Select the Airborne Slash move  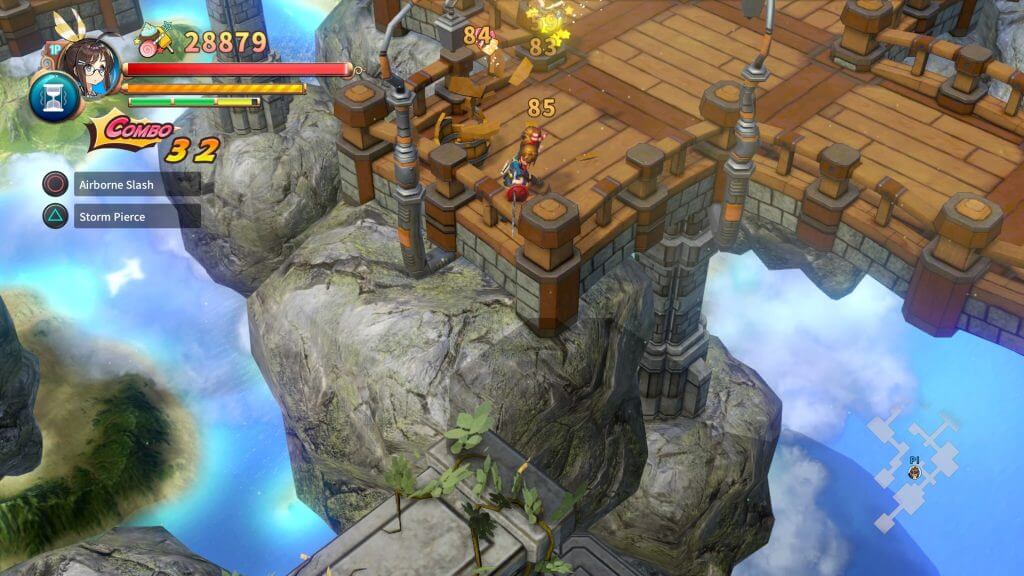click(x=122, y=184)
